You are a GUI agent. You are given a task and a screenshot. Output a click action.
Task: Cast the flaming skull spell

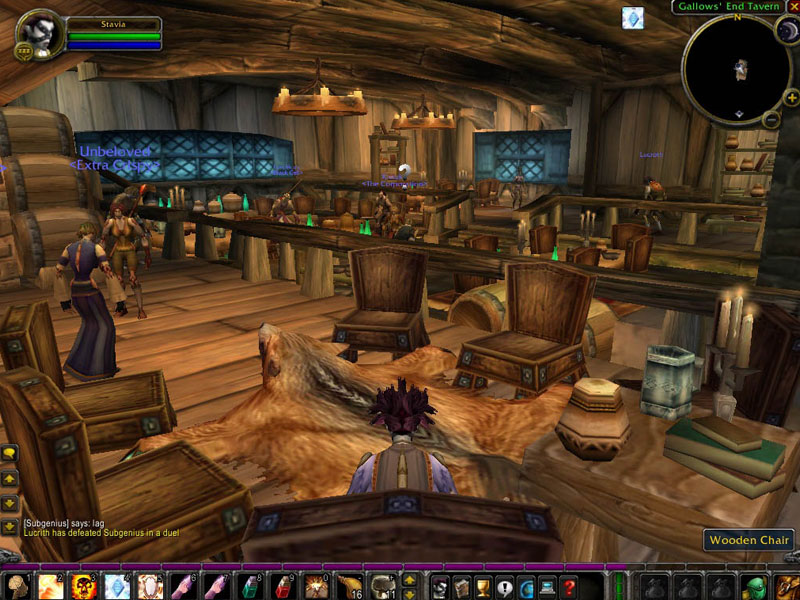84,586
